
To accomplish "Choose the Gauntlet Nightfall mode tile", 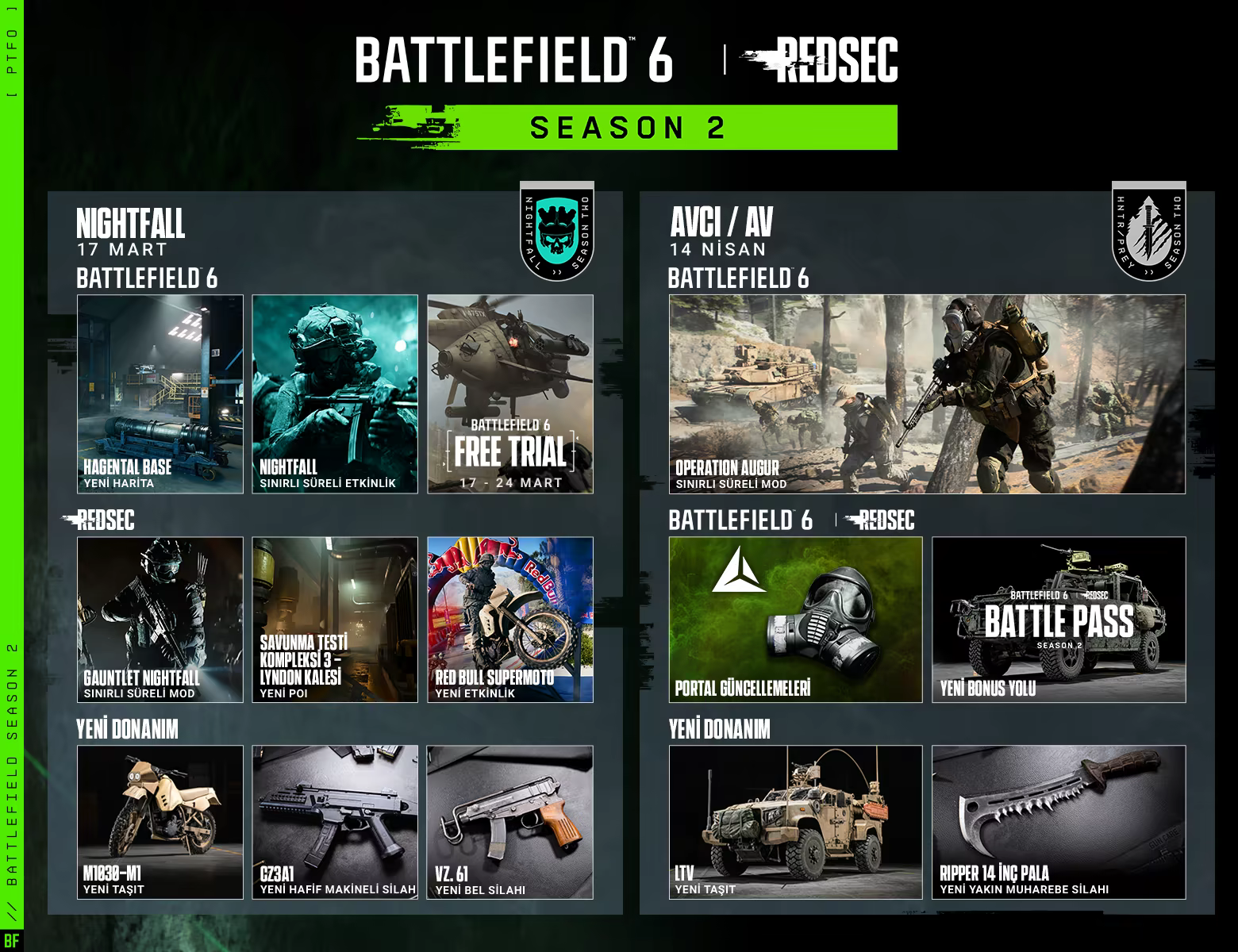I will pyautogui.click(x=160, y=620).
